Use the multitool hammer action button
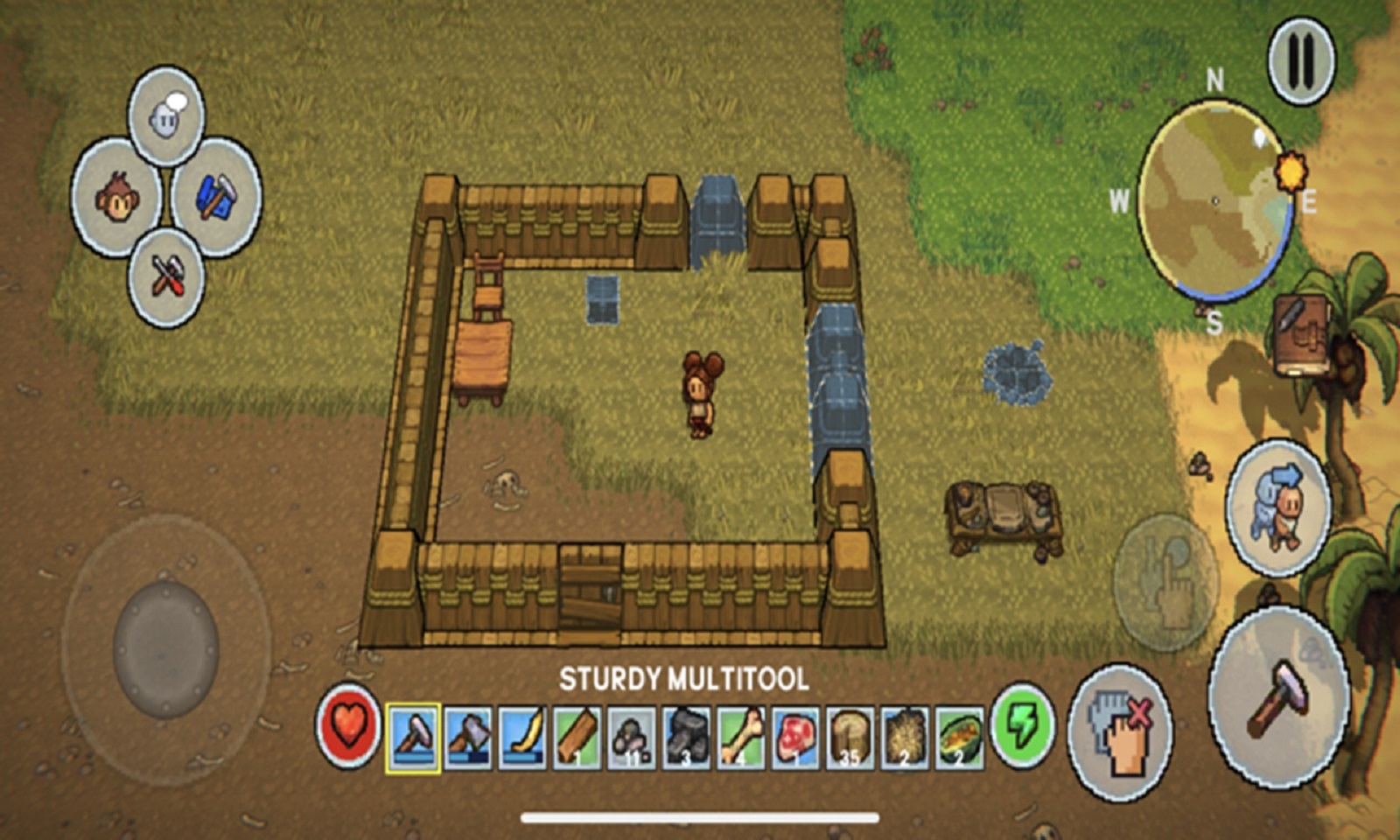 click(1277, 697)
